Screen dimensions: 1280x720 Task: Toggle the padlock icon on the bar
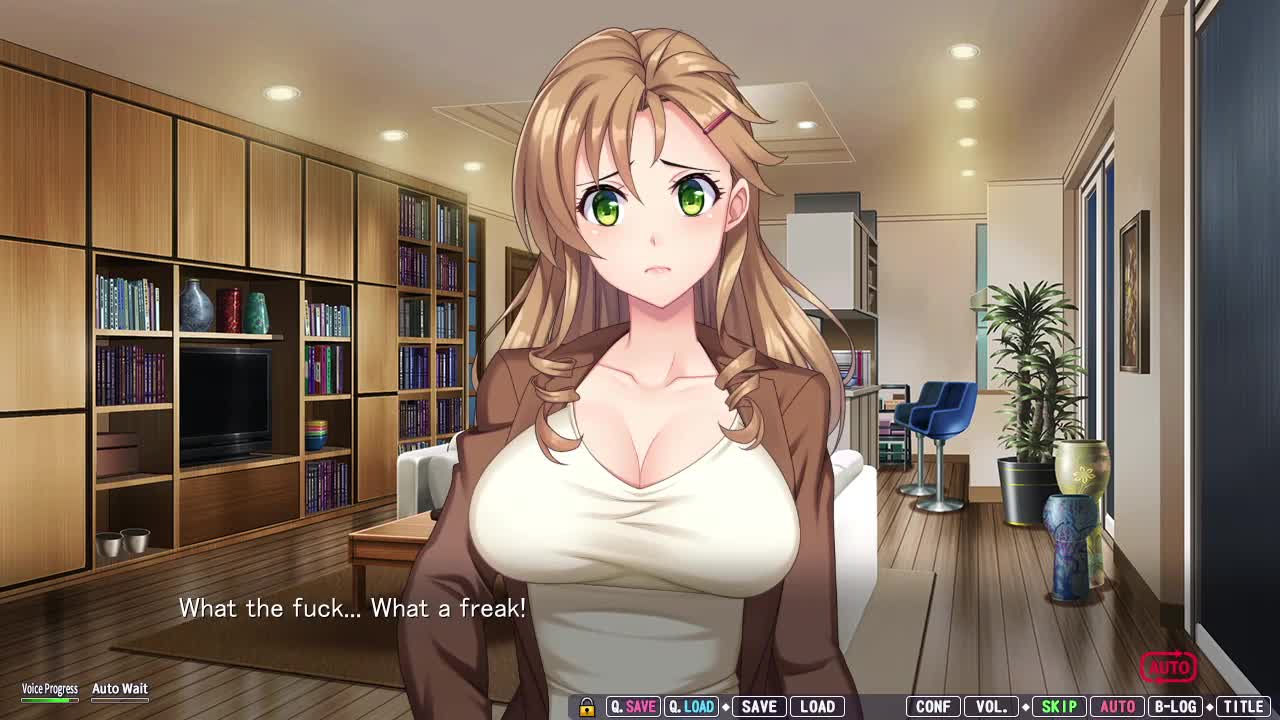tap(587, 707)
